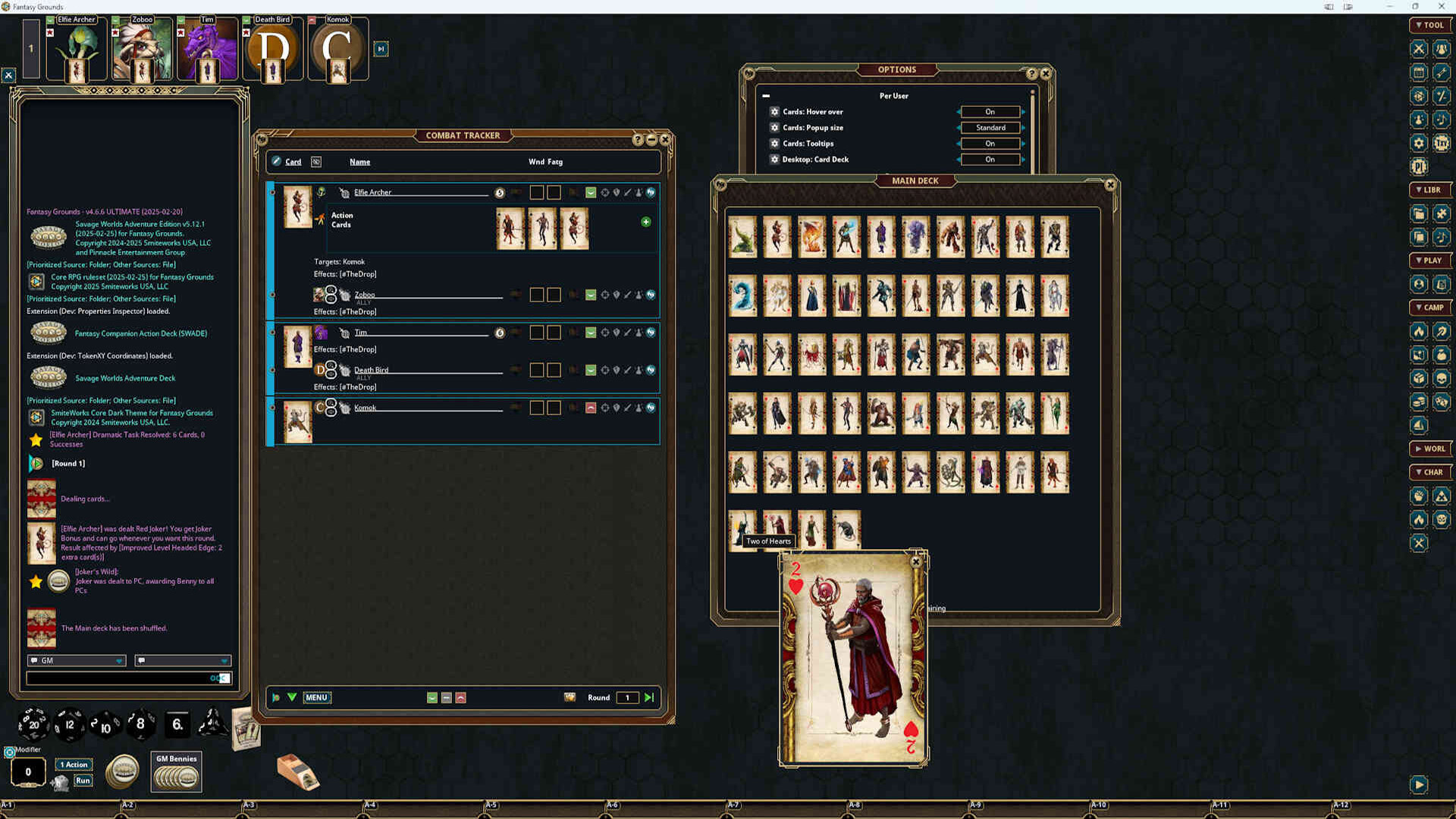The height and width of the screenshot is (819, 1456).
Task: Expand the WORL section in the right sidebar
Action: pyautogui.click(x=1430, y=448)
